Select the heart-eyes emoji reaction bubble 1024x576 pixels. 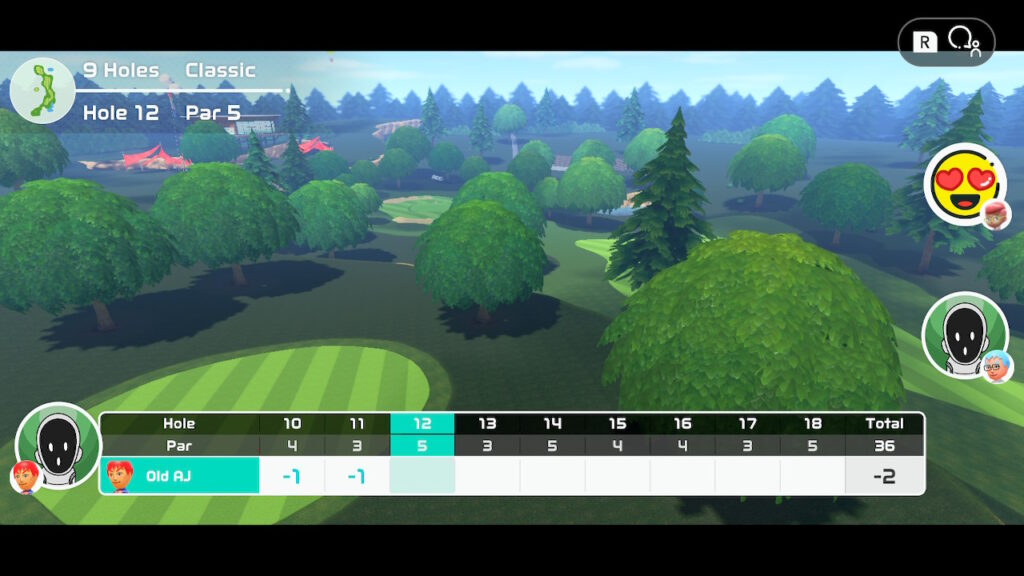[964, 184]
